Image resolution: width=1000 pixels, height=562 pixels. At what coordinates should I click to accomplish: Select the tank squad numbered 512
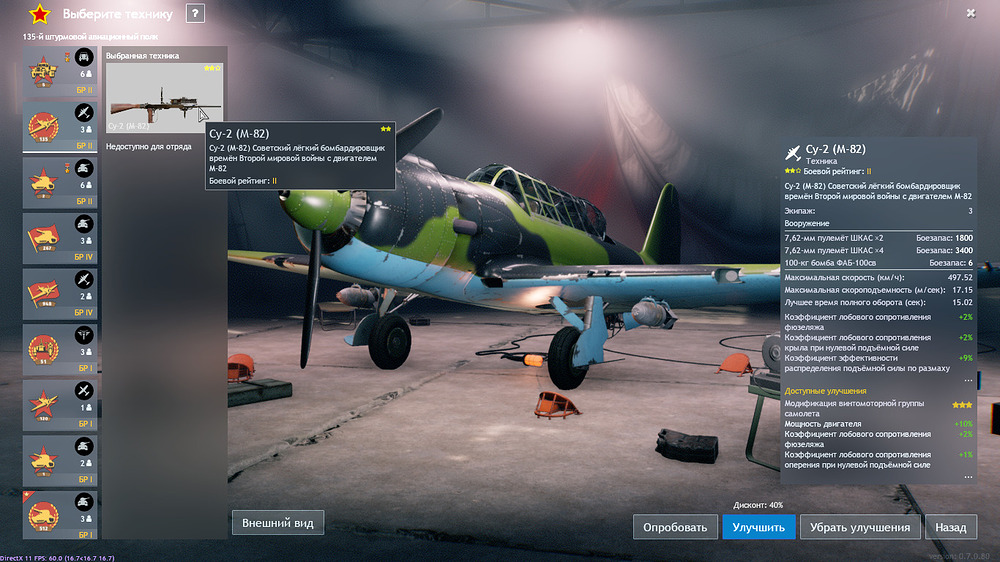(60, 515)
